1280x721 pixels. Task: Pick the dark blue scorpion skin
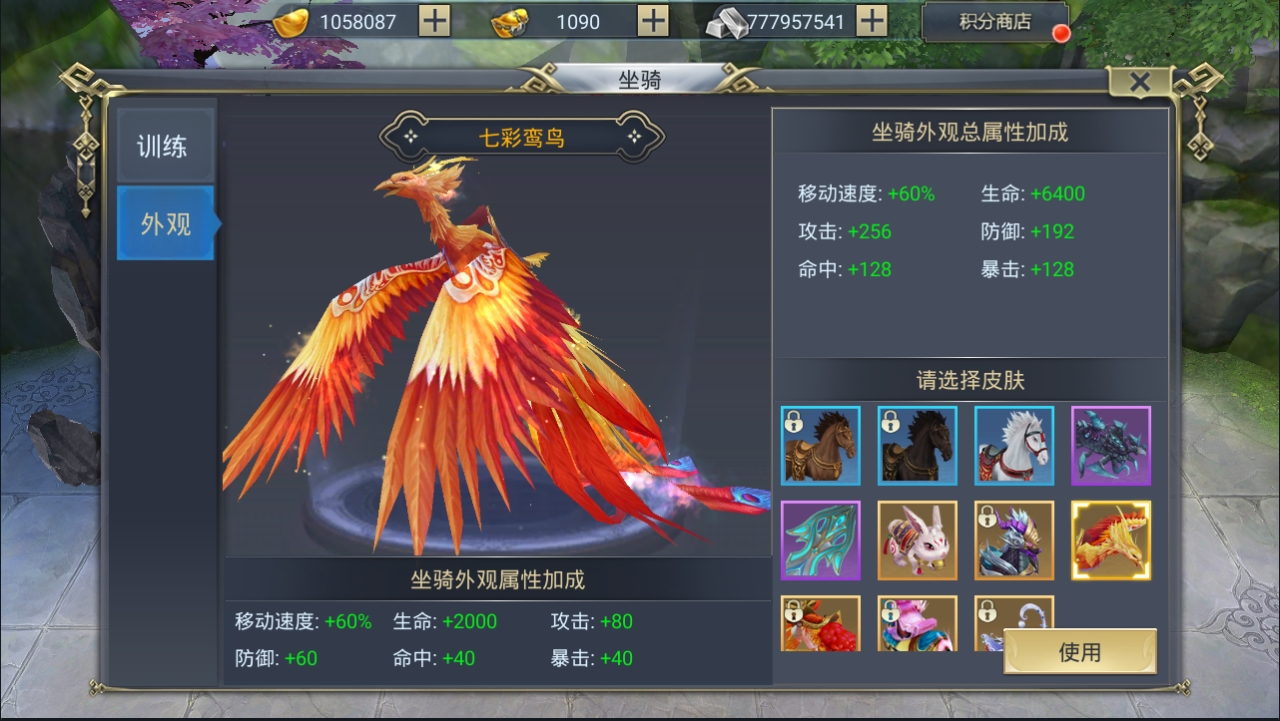1111,445
